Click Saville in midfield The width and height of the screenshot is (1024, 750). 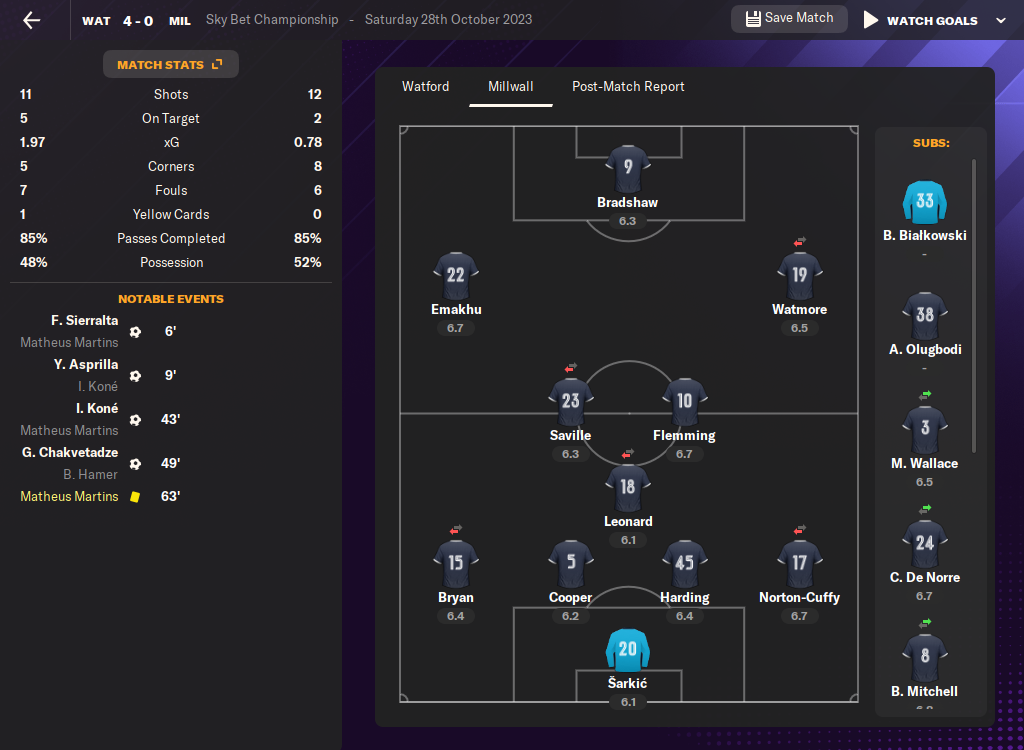click(571, 401)
